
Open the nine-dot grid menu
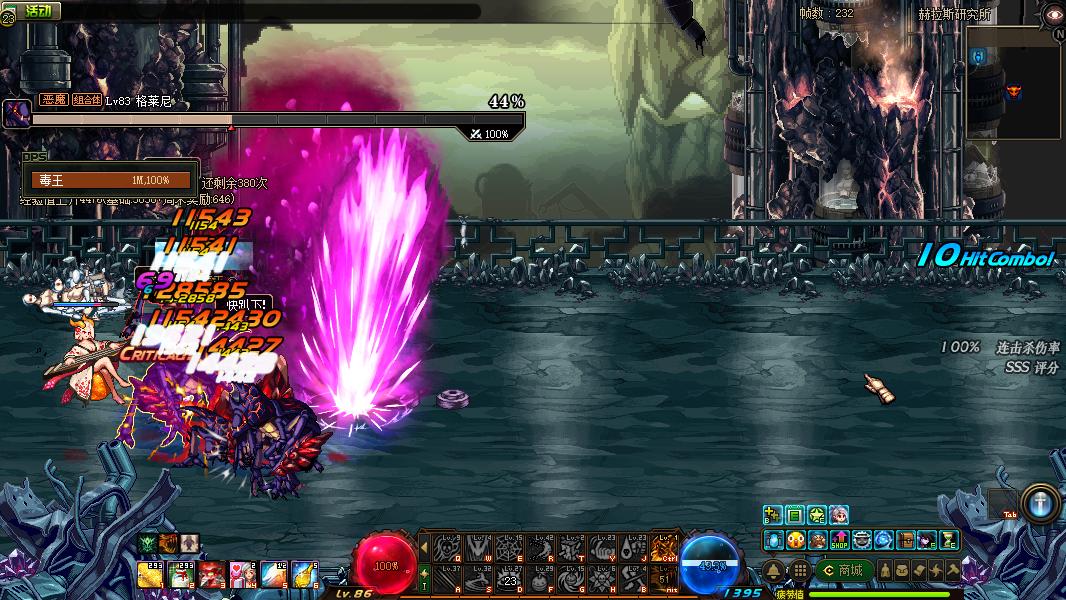(x=799, y=570)
